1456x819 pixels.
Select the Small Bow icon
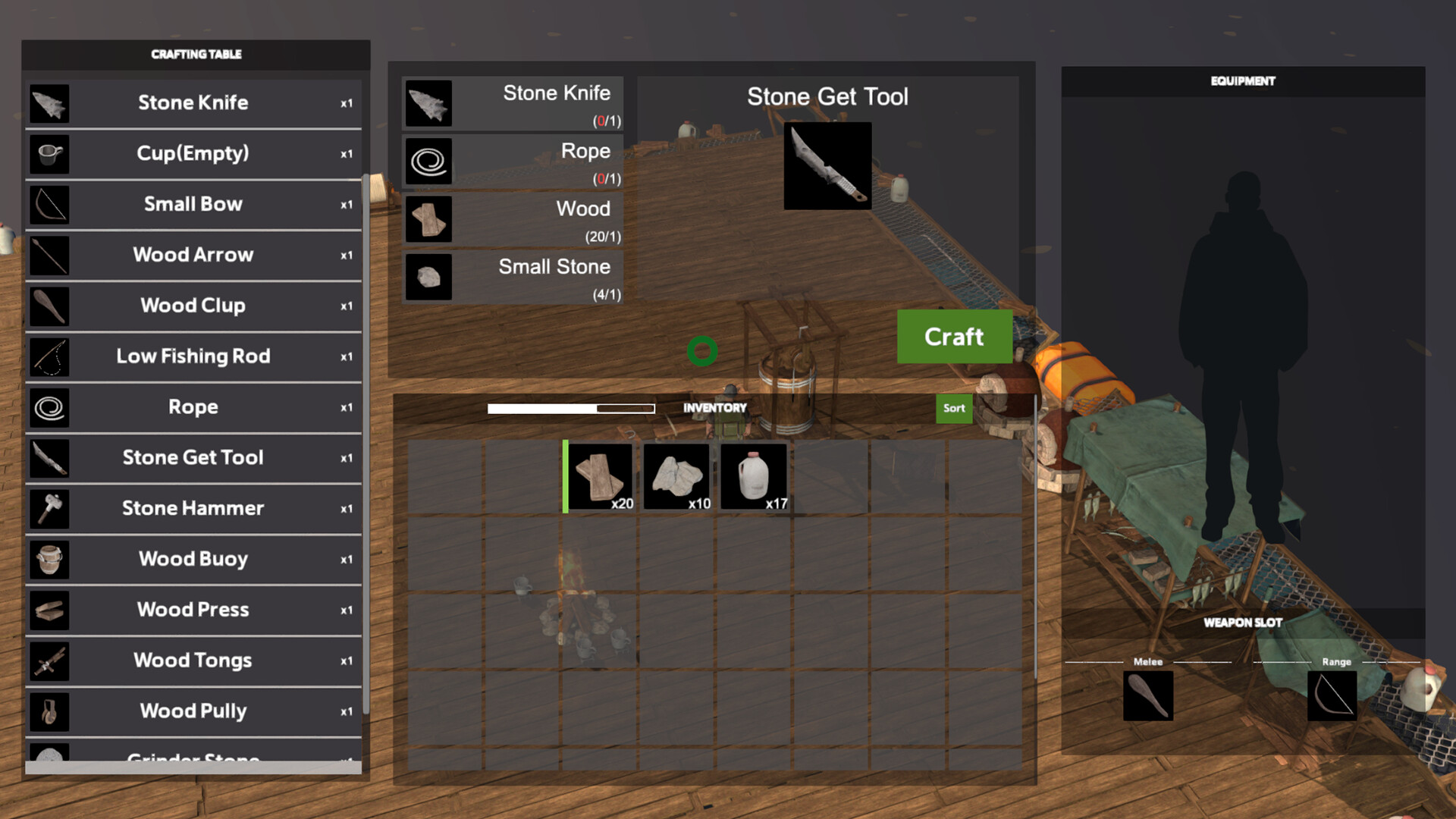49,205
